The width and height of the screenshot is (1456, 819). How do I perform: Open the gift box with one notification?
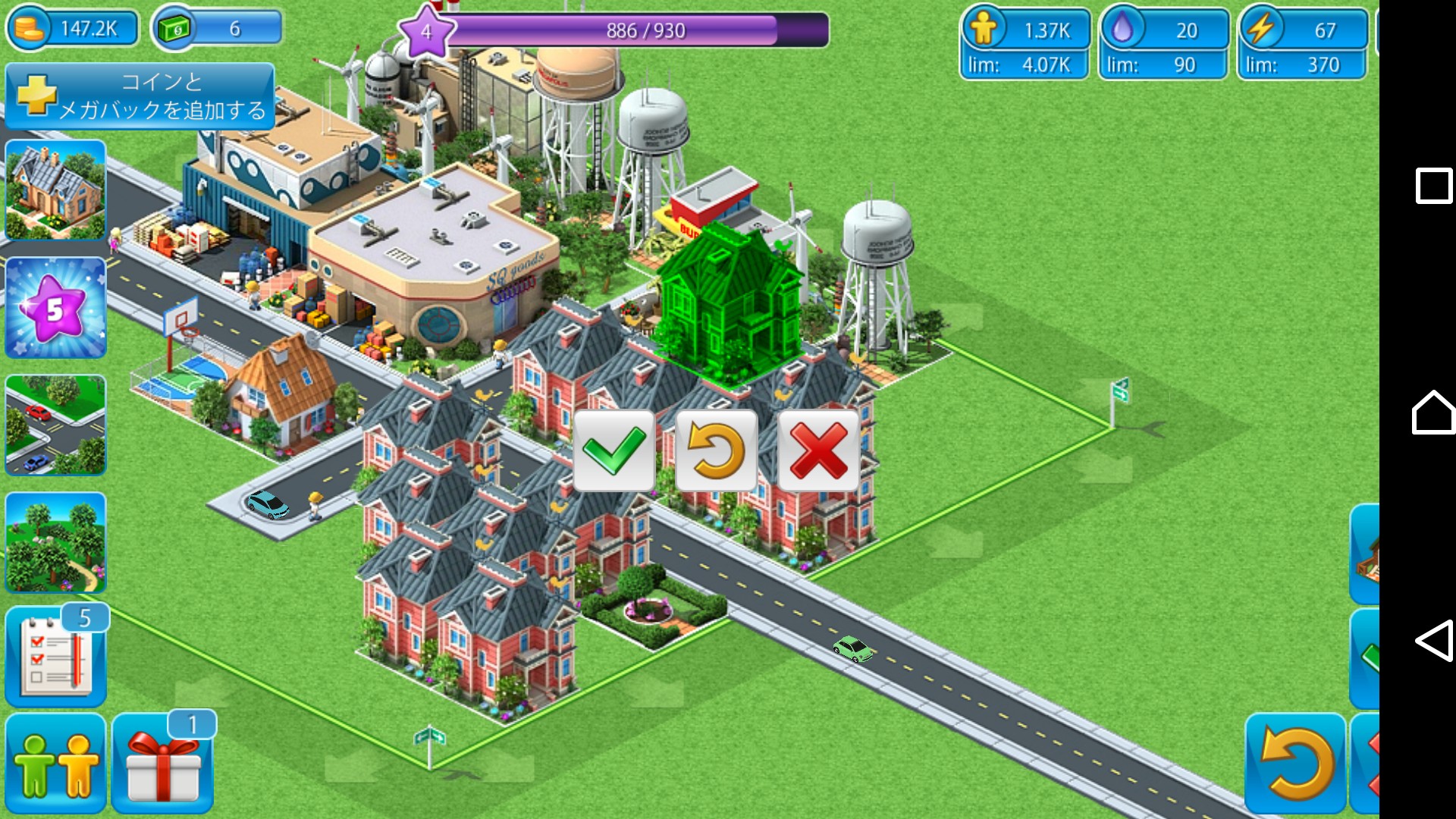[162, 764]
